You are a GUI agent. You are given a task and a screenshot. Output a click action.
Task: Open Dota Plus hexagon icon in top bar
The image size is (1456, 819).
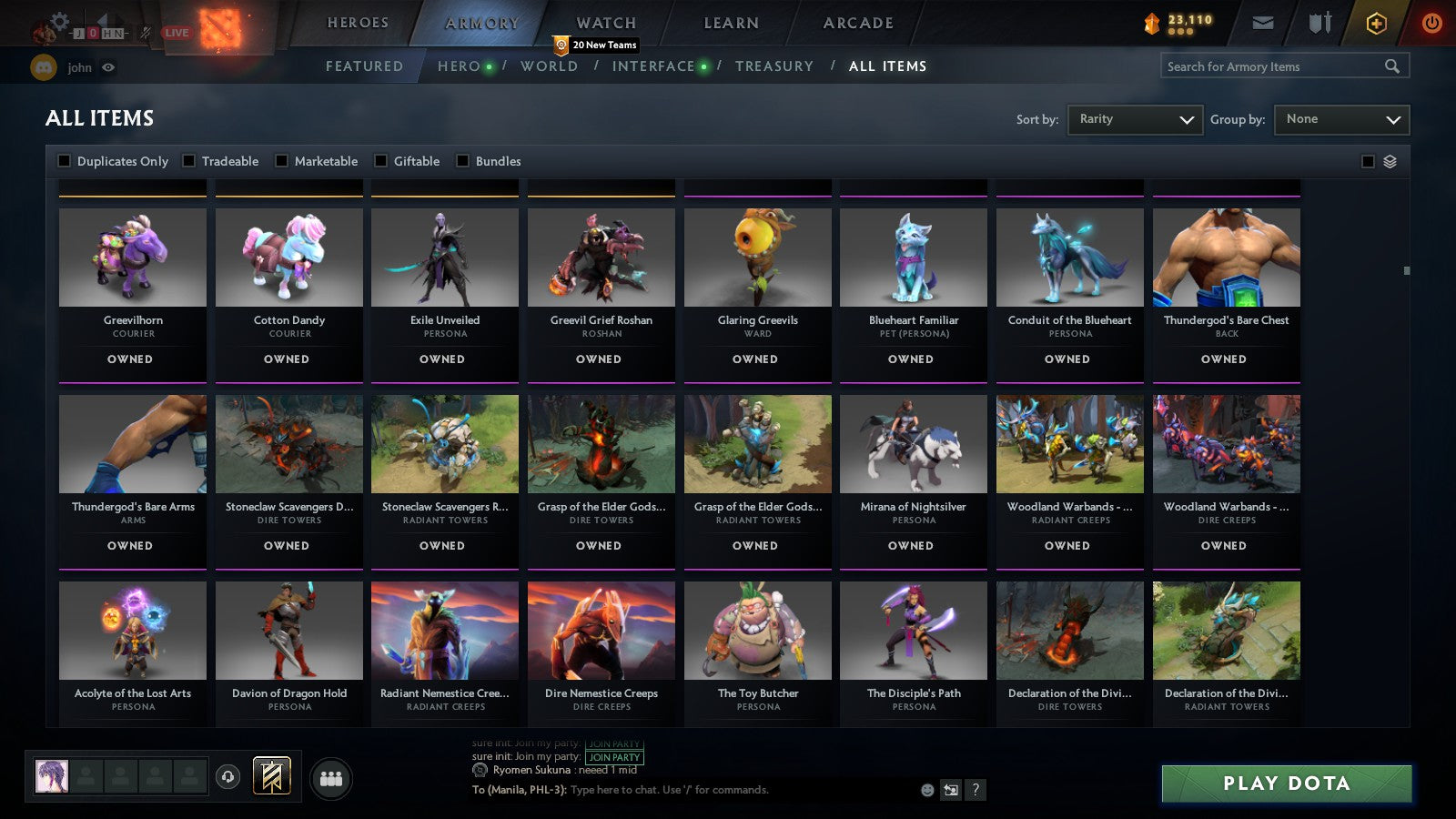[x=1376, y=23]
